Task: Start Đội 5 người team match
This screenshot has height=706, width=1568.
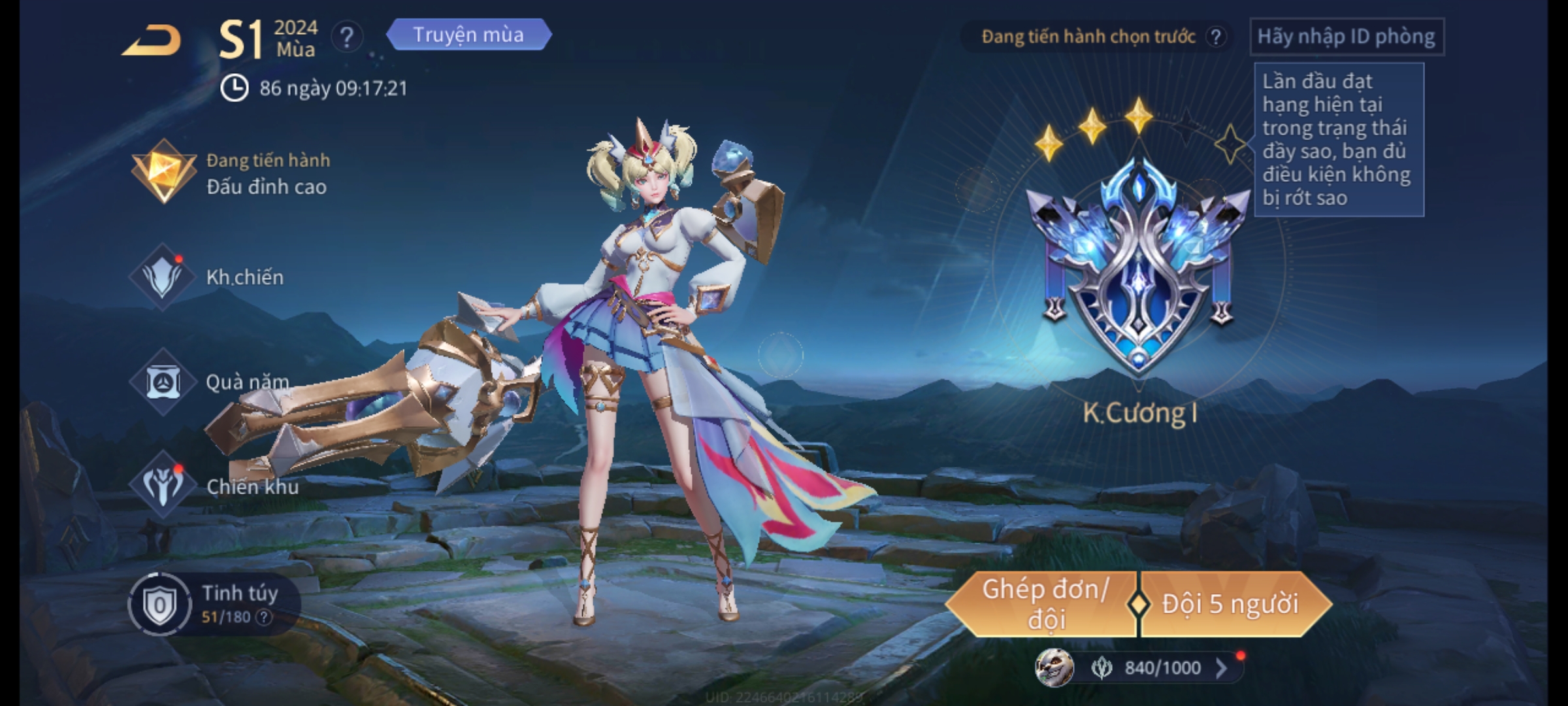Action: 1230,605
